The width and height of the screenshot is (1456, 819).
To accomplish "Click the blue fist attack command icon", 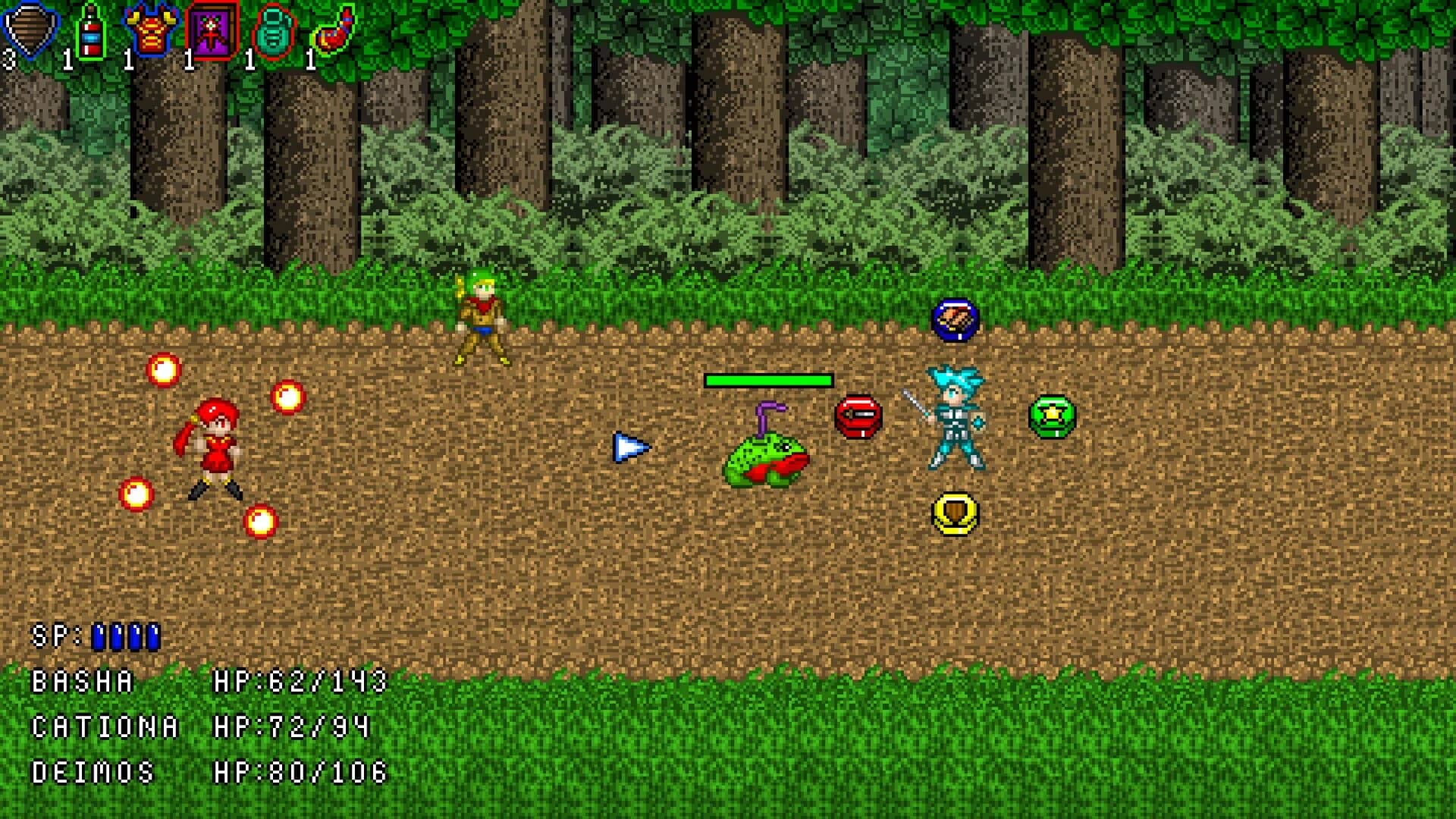I will pyautogui.click(x=953, y=321).
